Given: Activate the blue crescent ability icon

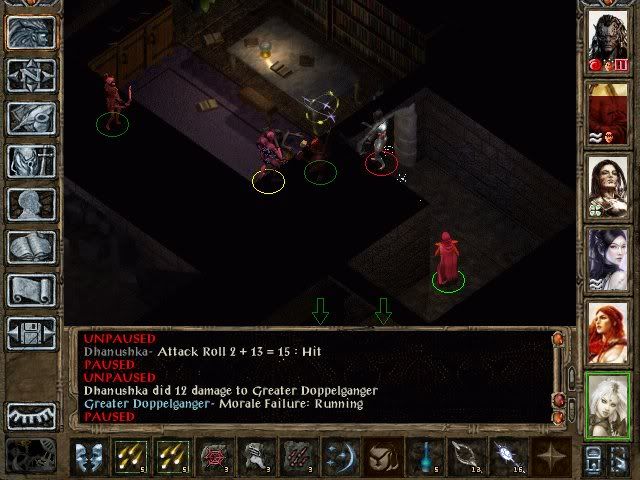Looking at the screenshot, I should 339,458.
